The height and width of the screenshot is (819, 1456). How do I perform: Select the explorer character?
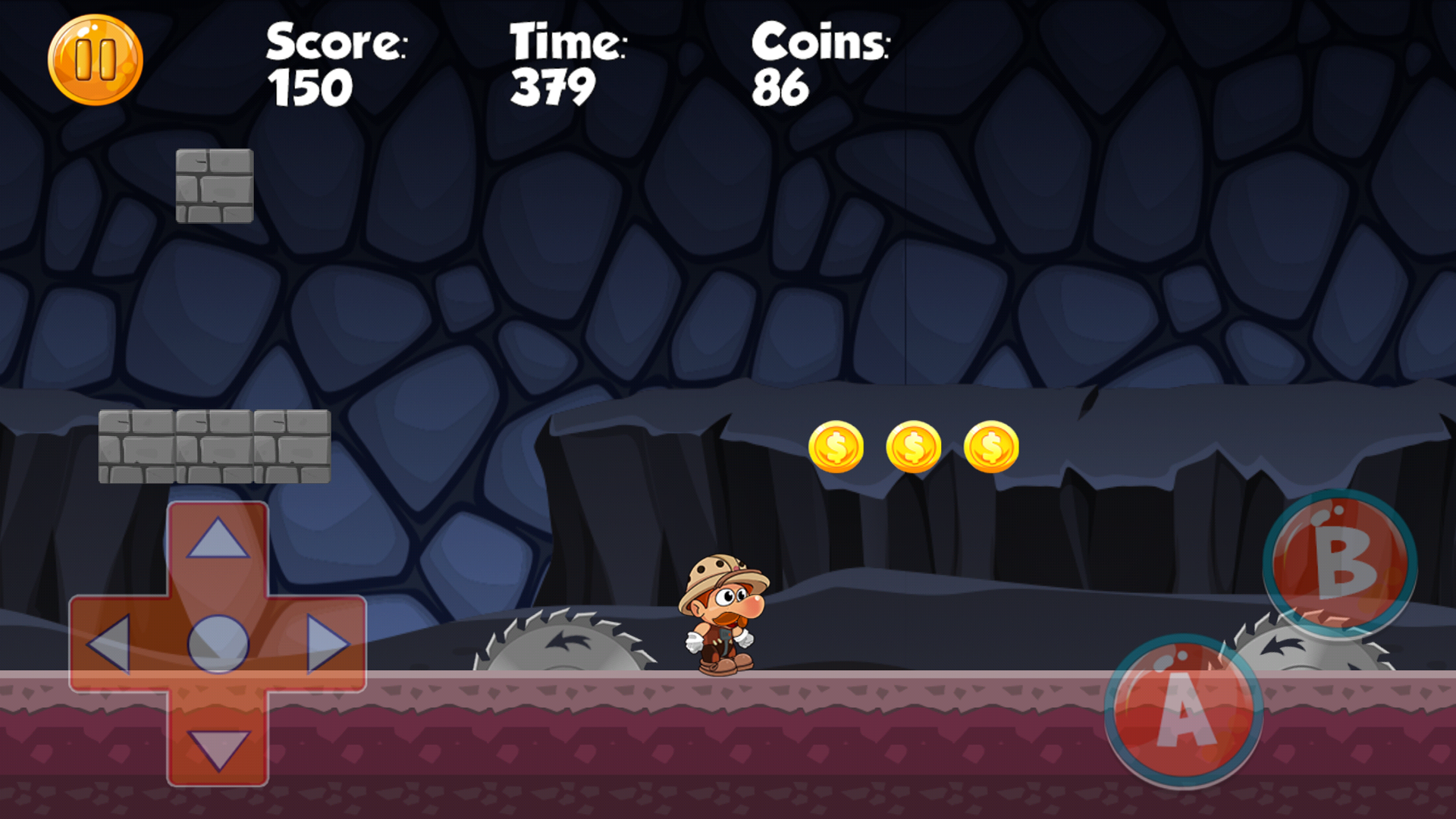[720, 614]
